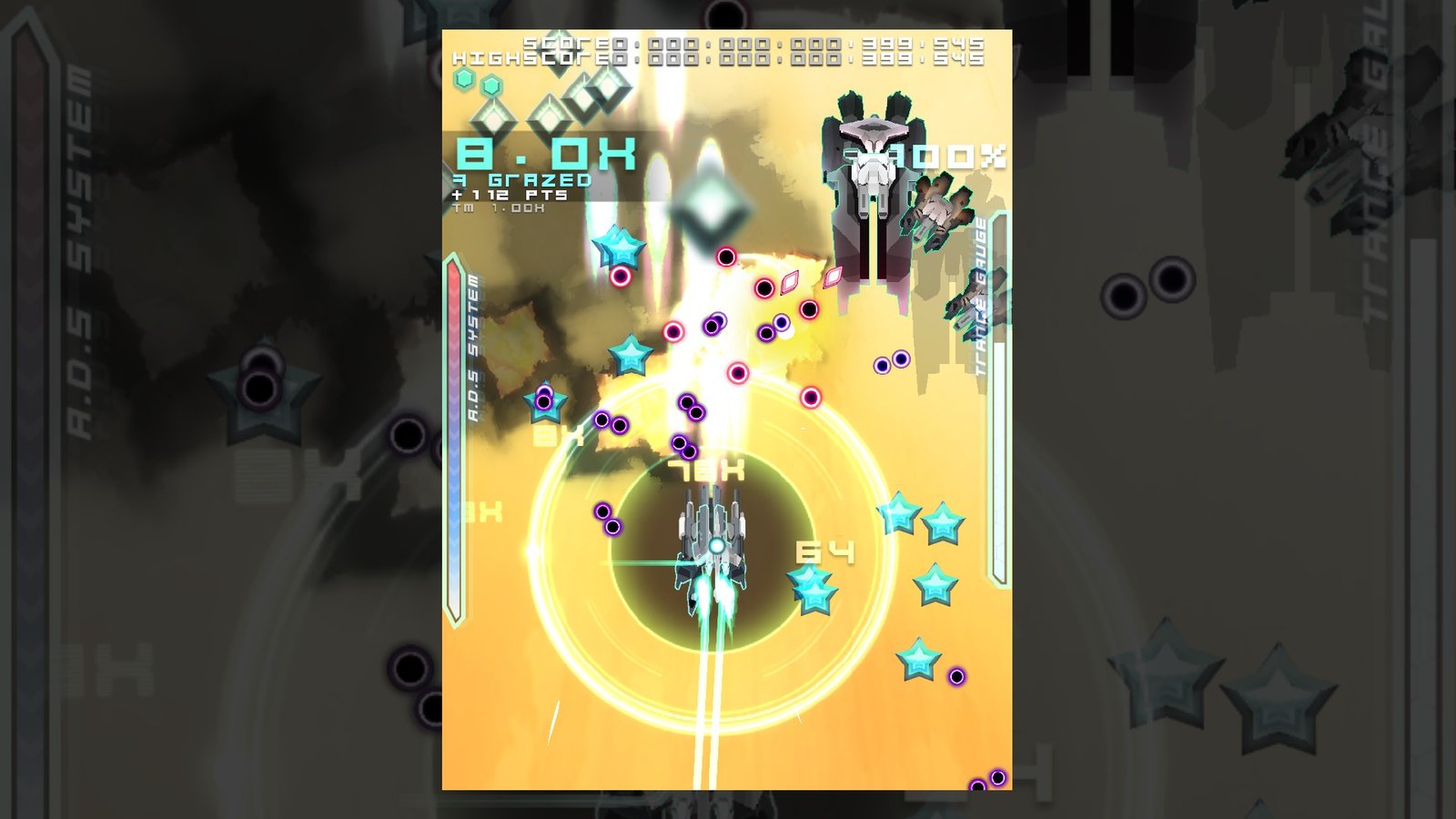Click the pink diamond bullet near the boss

point(834,278)
